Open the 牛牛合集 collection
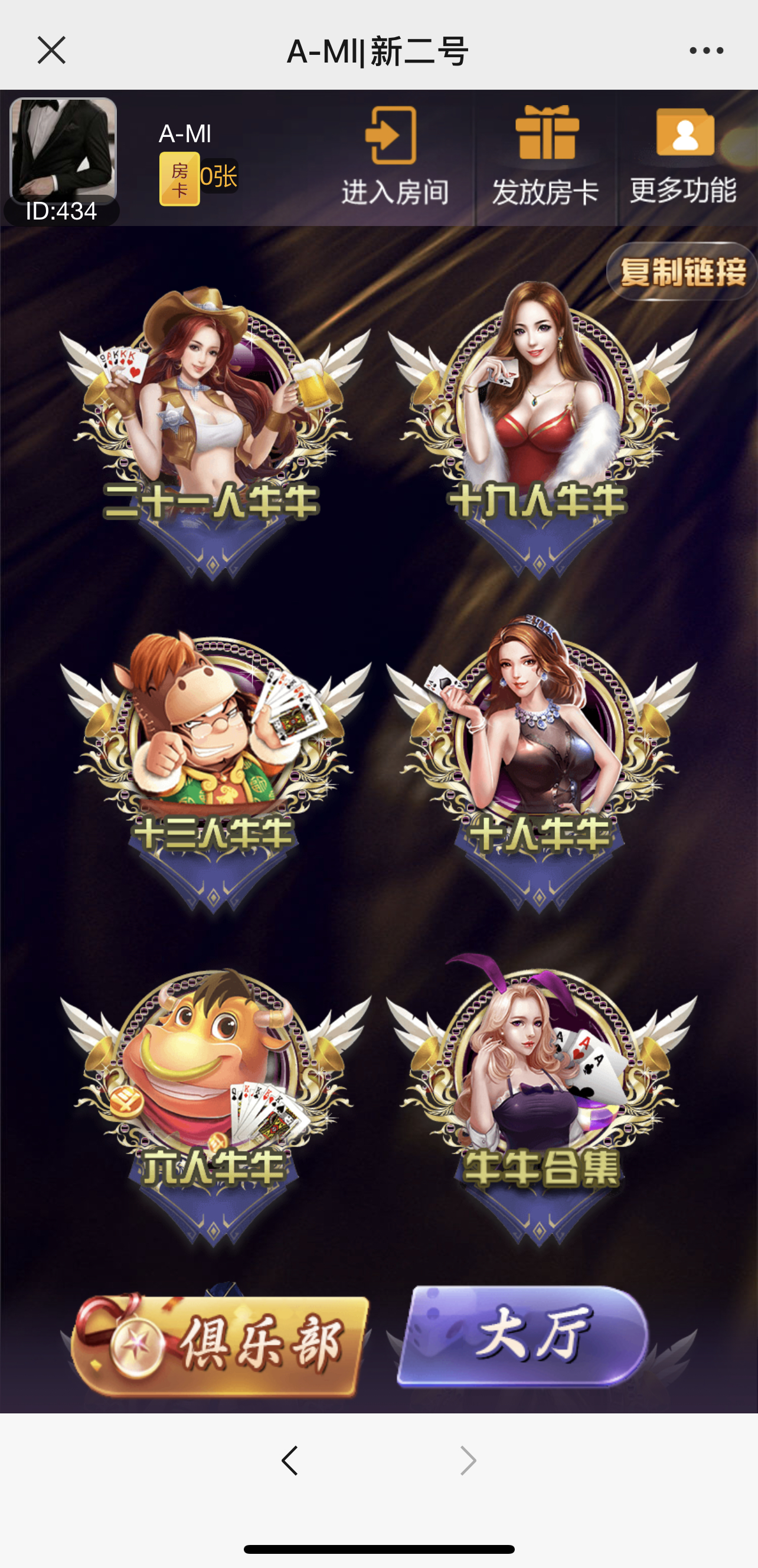Viewport: 758px width, 1568px height. tap(540, 1102)
